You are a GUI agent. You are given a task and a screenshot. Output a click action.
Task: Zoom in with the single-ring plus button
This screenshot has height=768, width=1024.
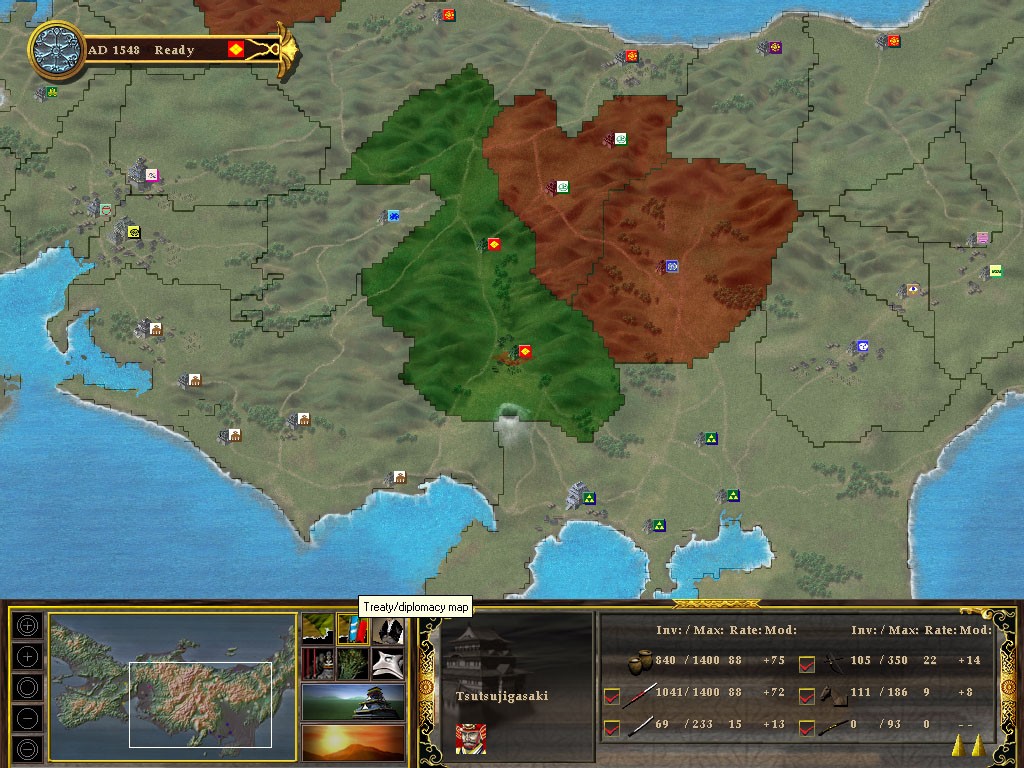coord(28,655)
